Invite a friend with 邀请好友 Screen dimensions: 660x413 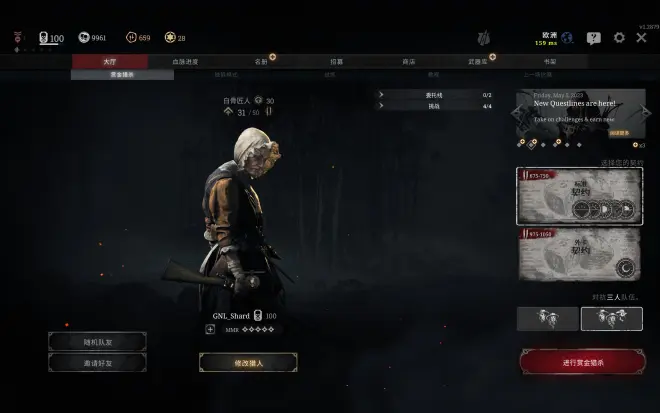click(97, 361)
